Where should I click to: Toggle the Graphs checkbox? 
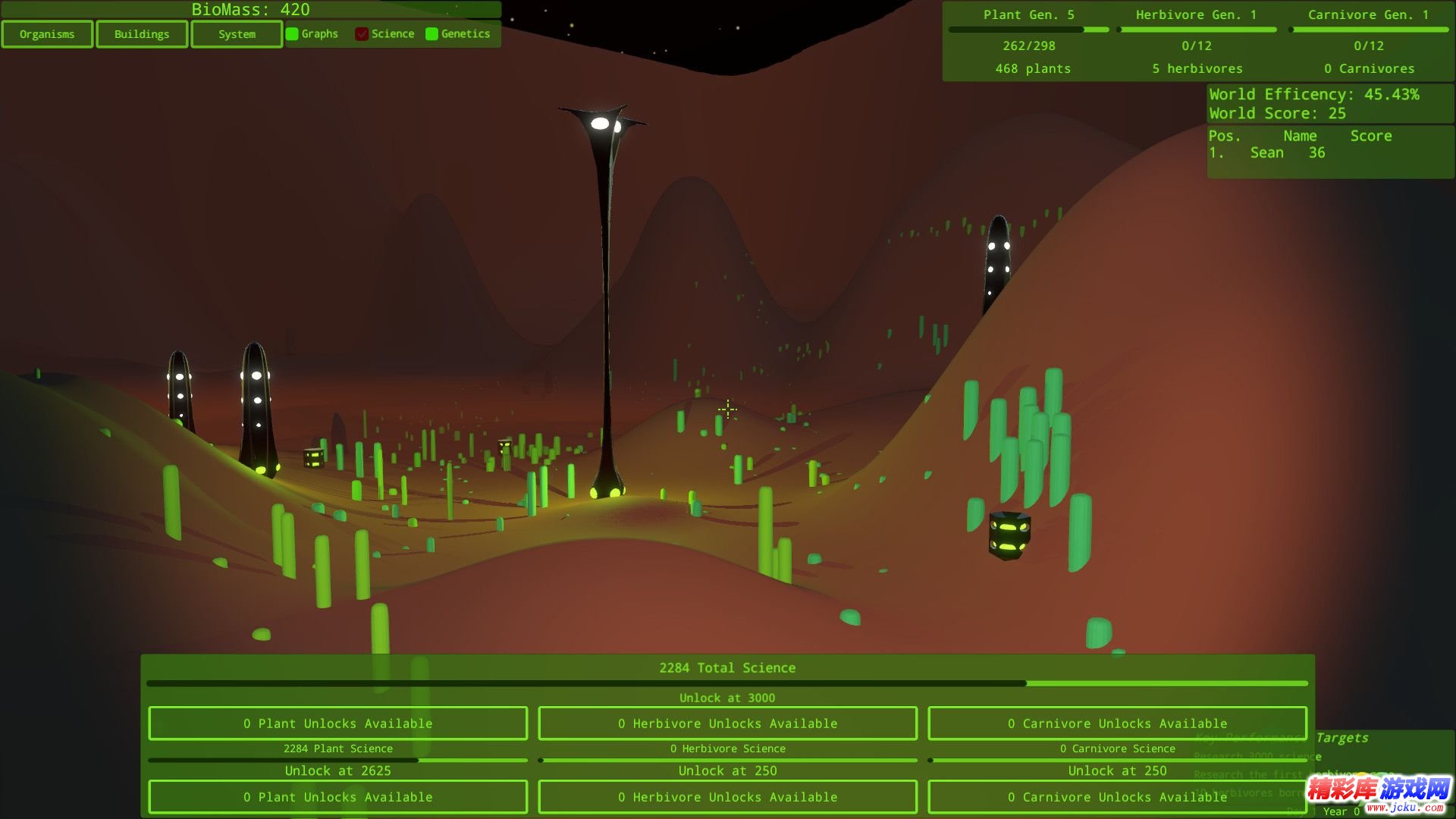(x=292, y=34)
